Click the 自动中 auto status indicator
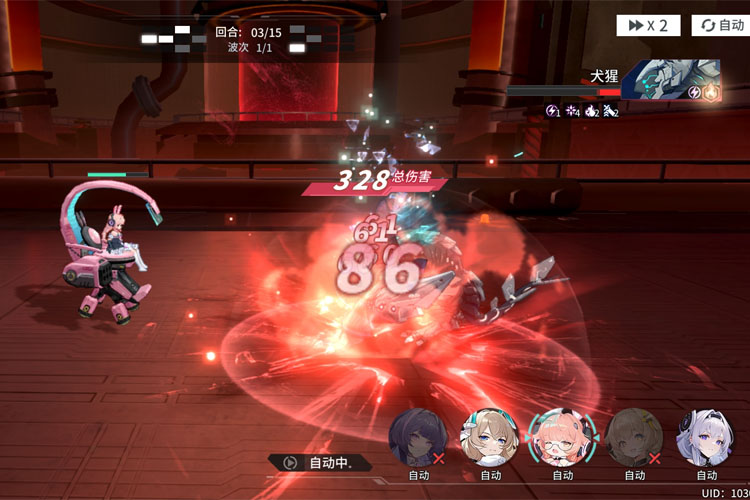Viewport: 750px width, 500px height. click(320, 463)
